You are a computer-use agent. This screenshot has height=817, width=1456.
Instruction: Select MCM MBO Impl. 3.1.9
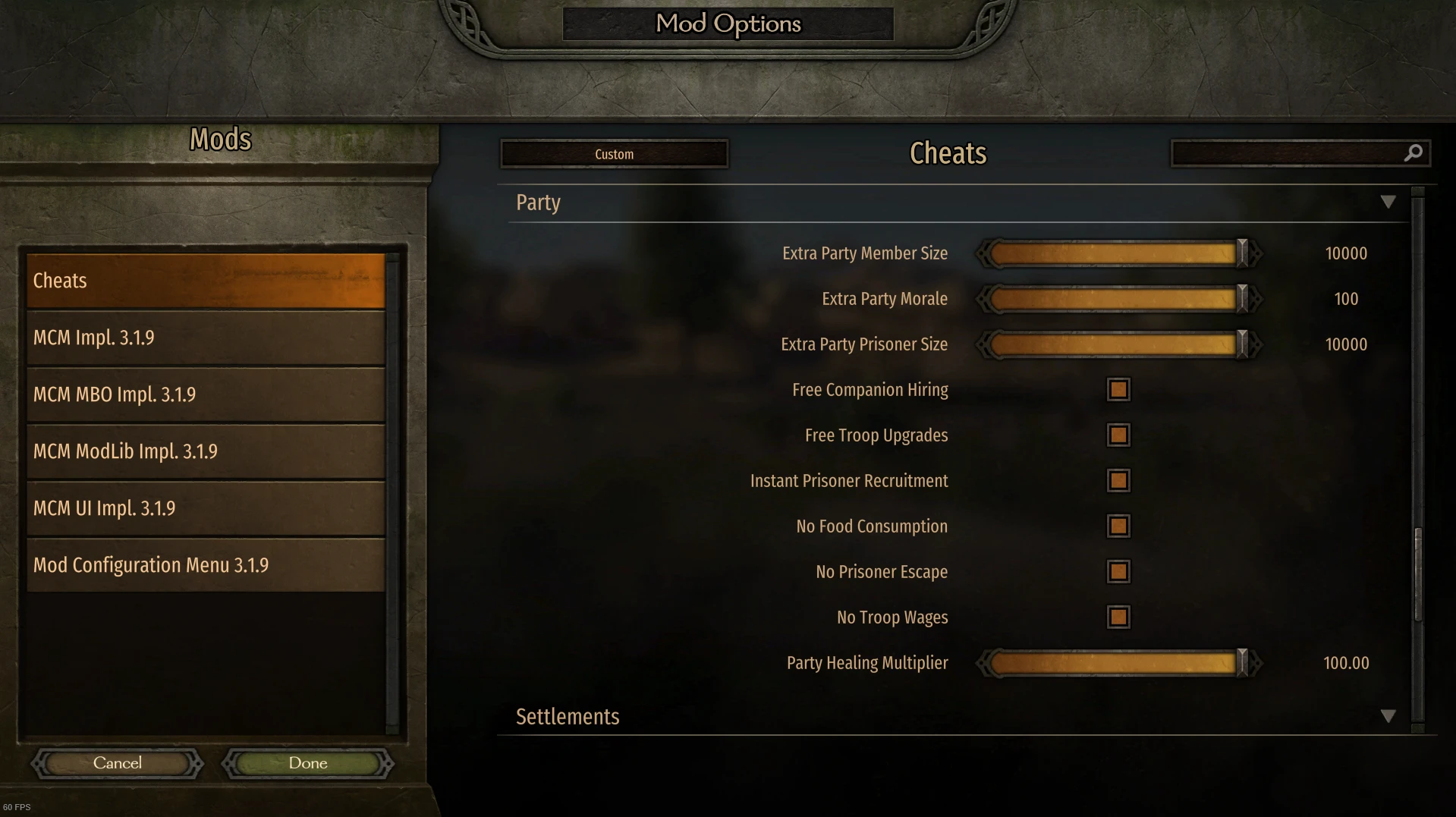coord(205,394)
